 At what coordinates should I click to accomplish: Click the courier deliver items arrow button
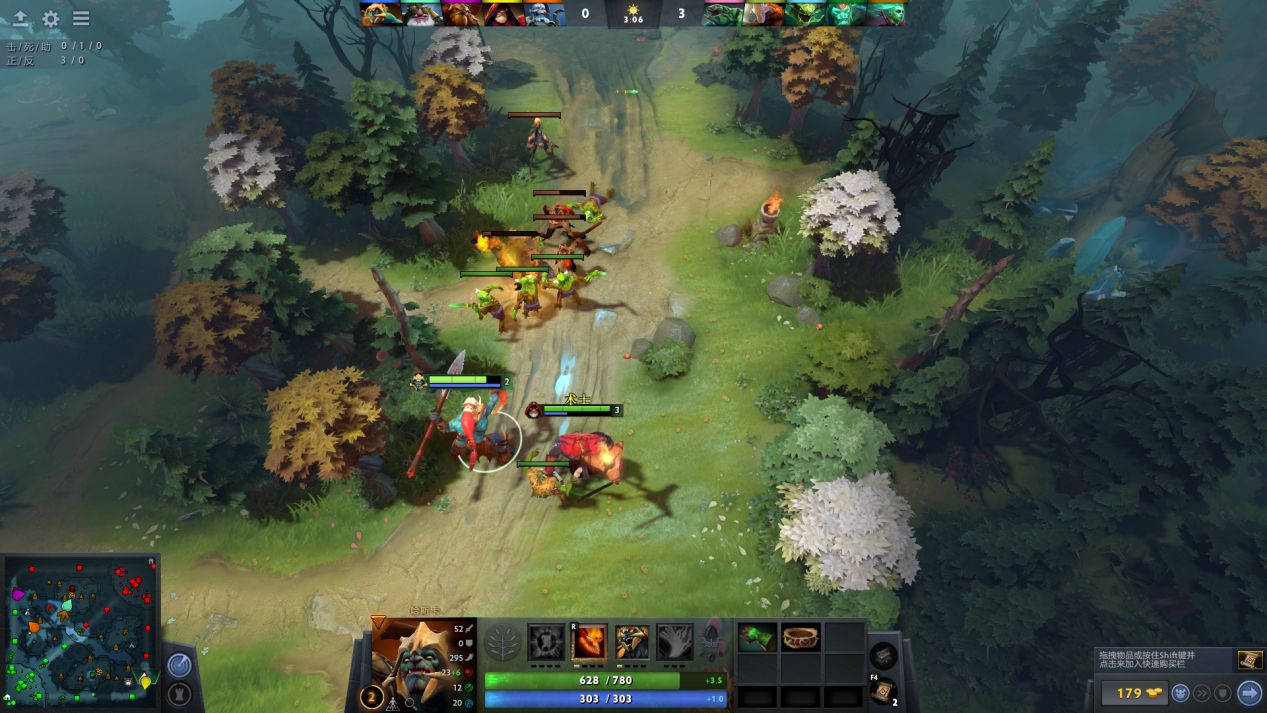[x=1248, y=692]
